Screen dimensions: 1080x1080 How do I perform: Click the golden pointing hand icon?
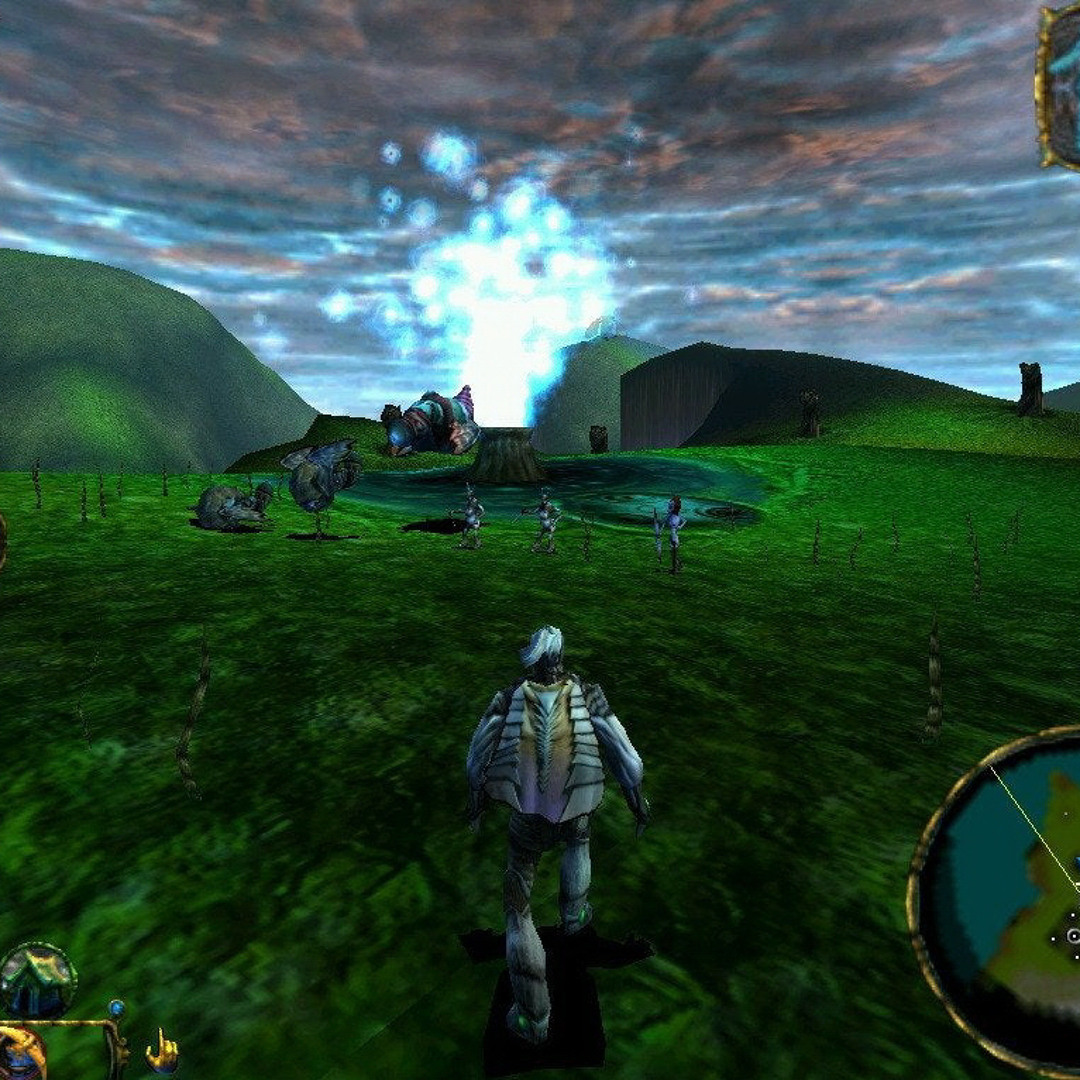162,1051
